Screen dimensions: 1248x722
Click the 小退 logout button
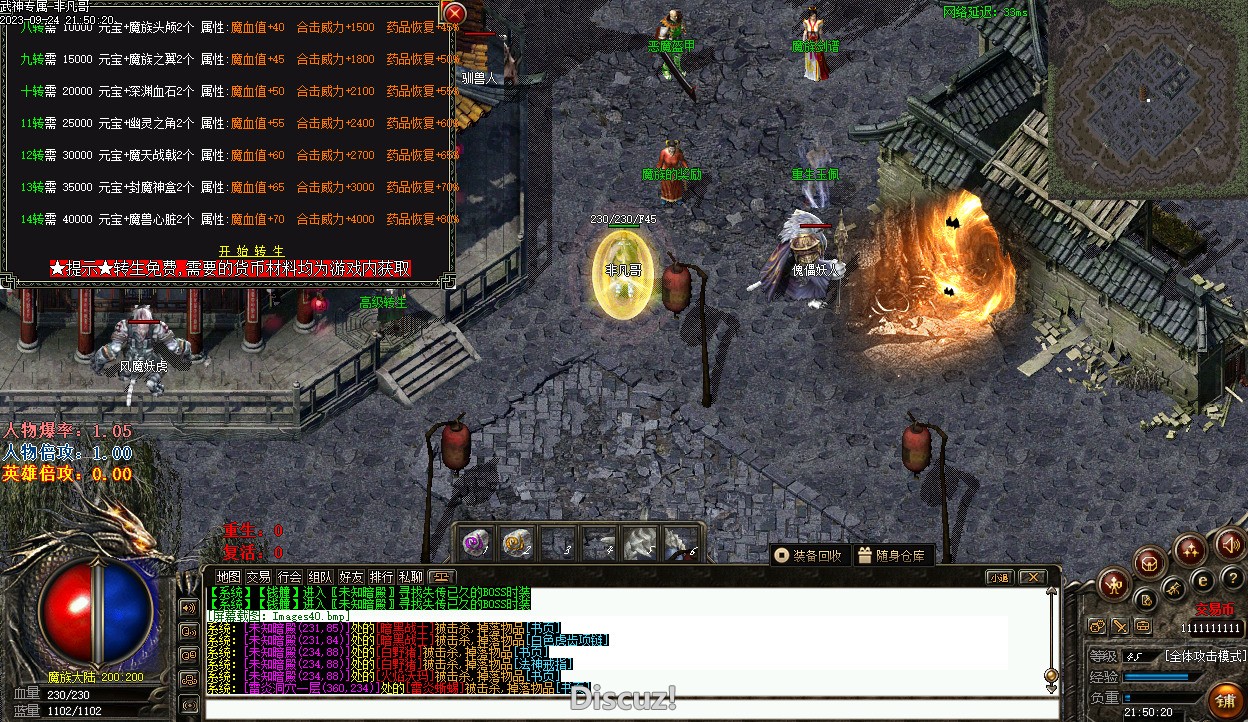(x=999, y=577)
